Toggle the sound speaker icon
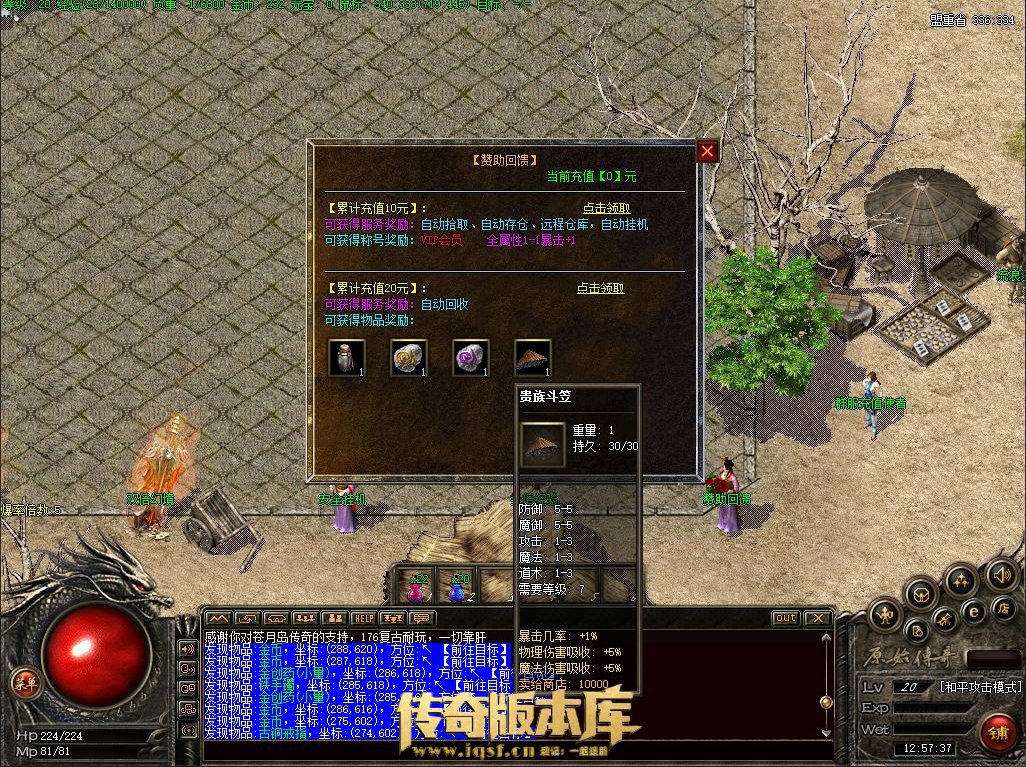1026x767 pixels. coord(1001,574)
